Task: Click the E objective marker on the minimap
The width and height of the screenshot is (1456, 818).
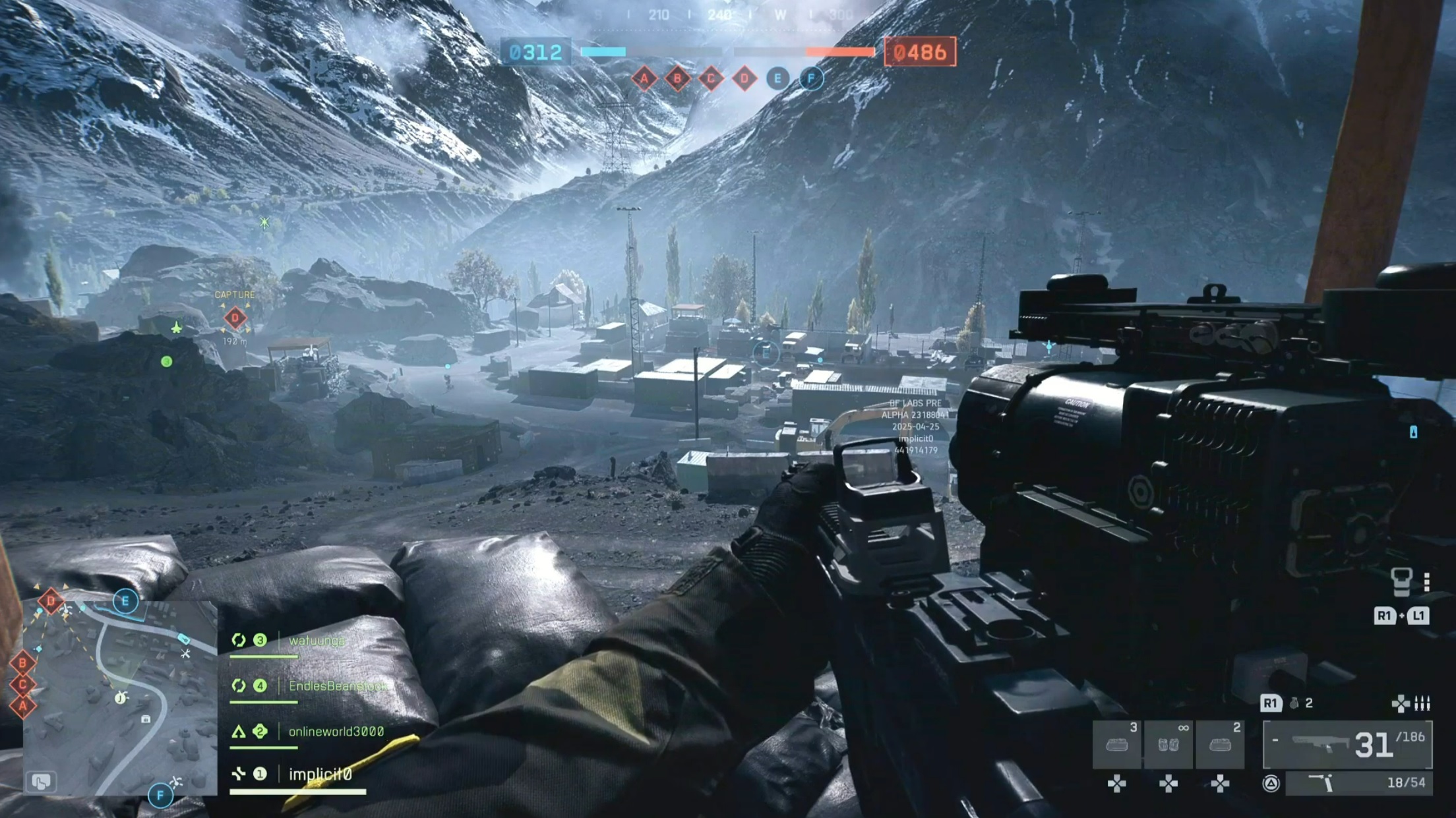Action: (125, 601)
